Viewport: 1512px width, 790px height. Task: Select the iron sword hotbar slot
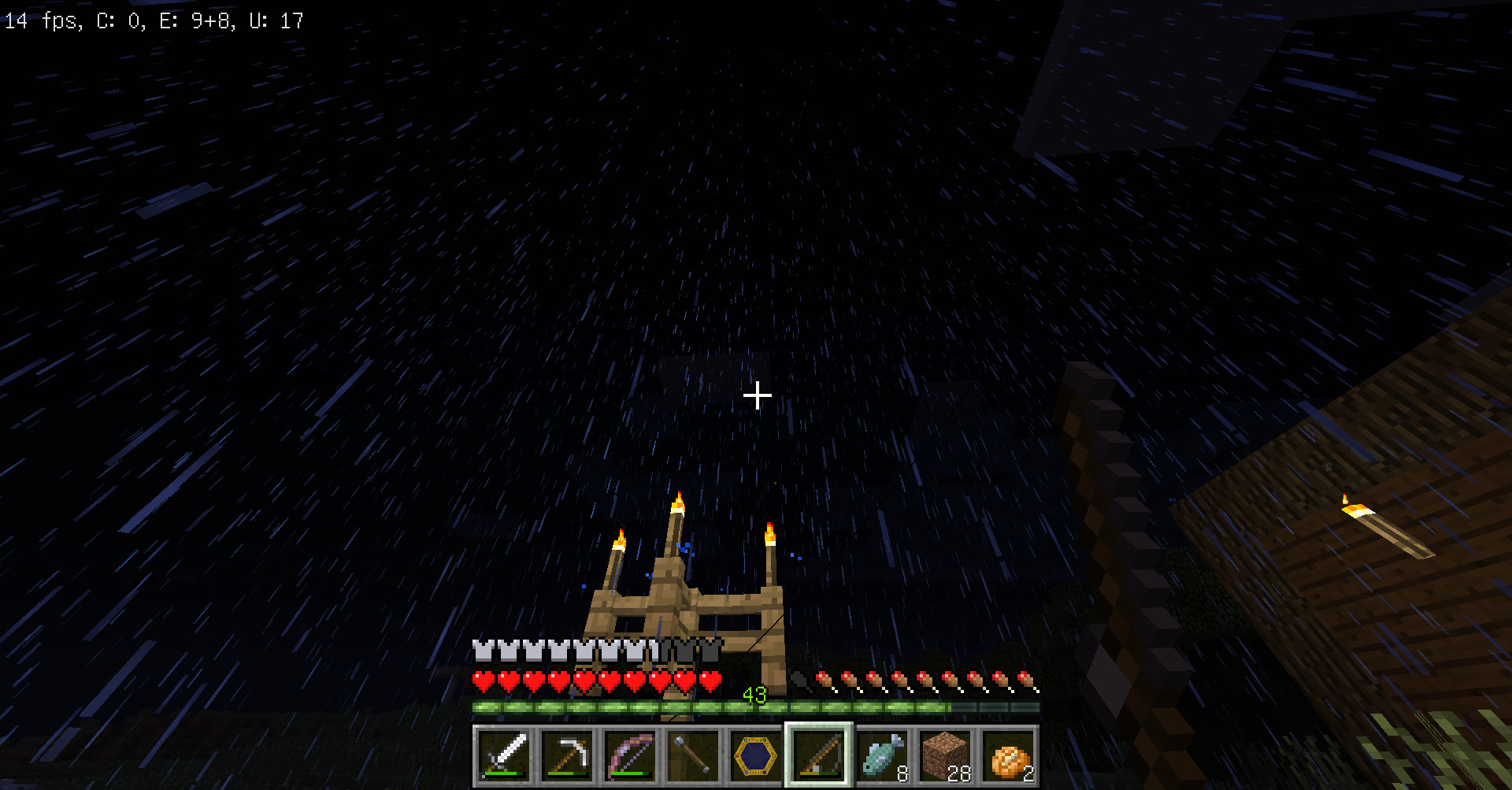tap(504, 756)
